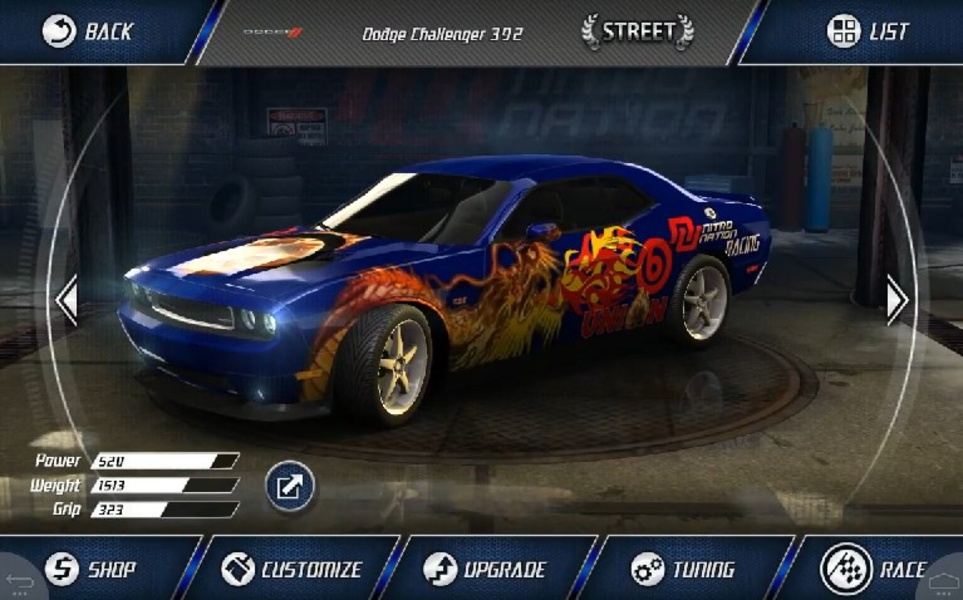
Task: Open the car LIST view
Action: [868, 31]
